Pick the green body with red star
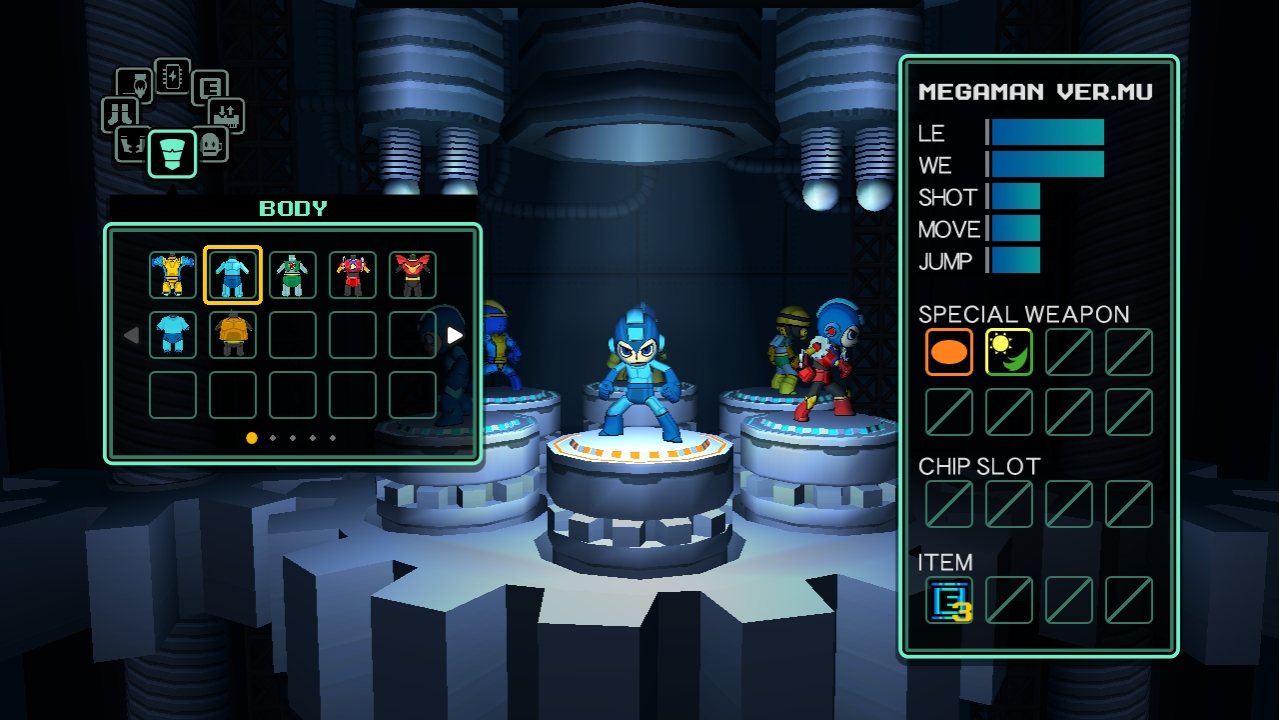 click(293, 275)
